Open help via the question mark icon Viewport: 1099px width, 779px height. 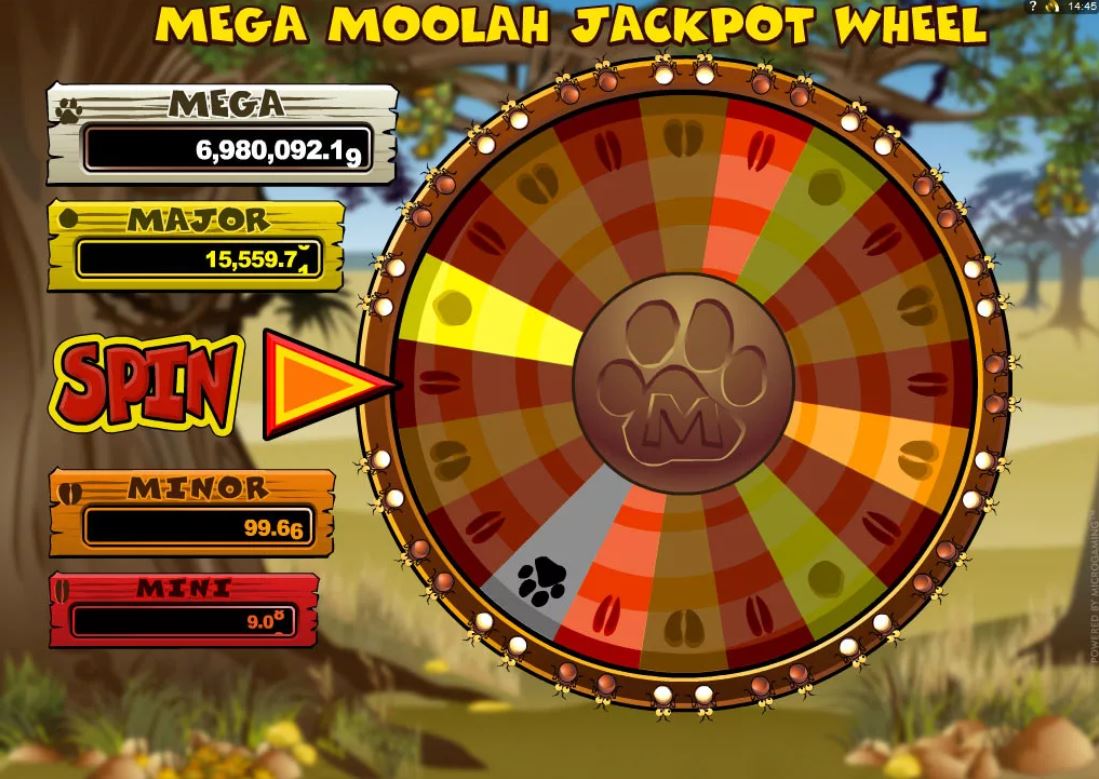(x=1032, y=6)
